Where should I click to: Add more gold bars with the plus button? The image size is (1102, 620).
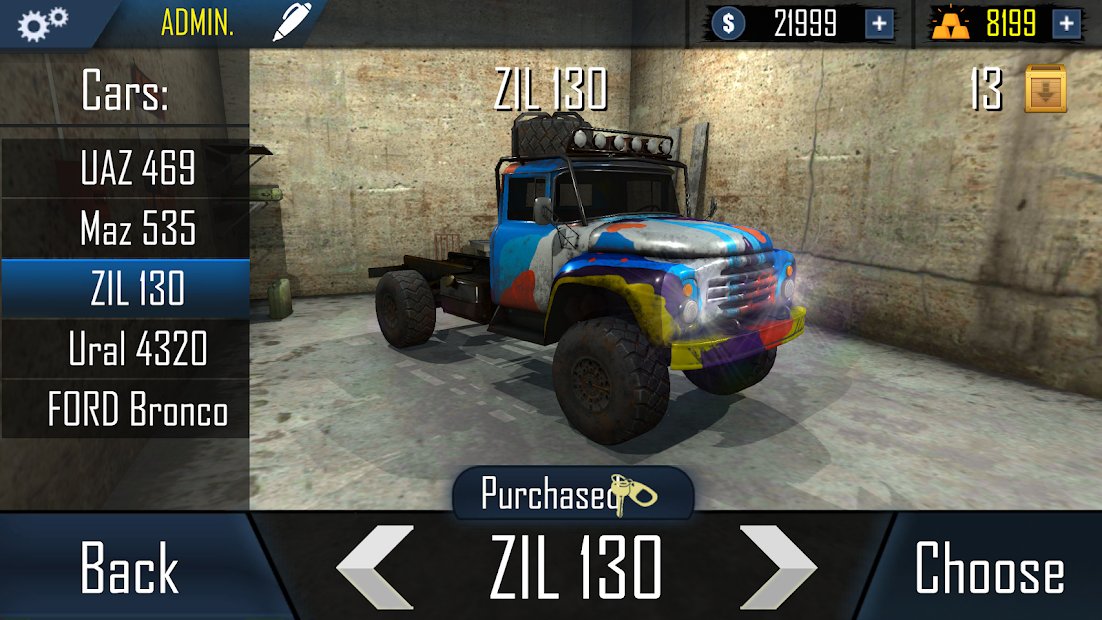pyautogui.click(x=1067, y=24)
